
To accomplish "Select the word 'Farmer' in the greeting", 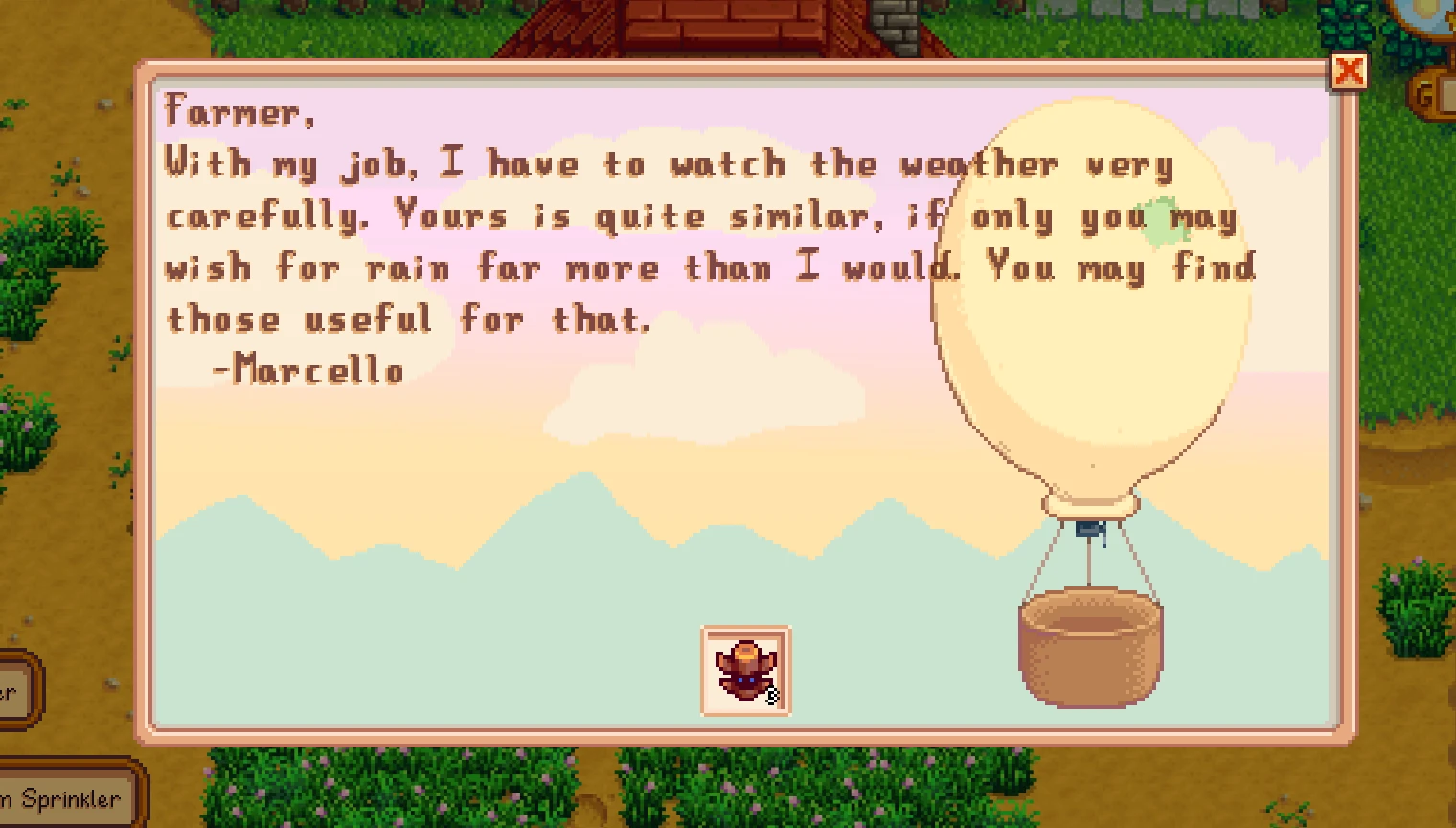I will pos(234,111).
